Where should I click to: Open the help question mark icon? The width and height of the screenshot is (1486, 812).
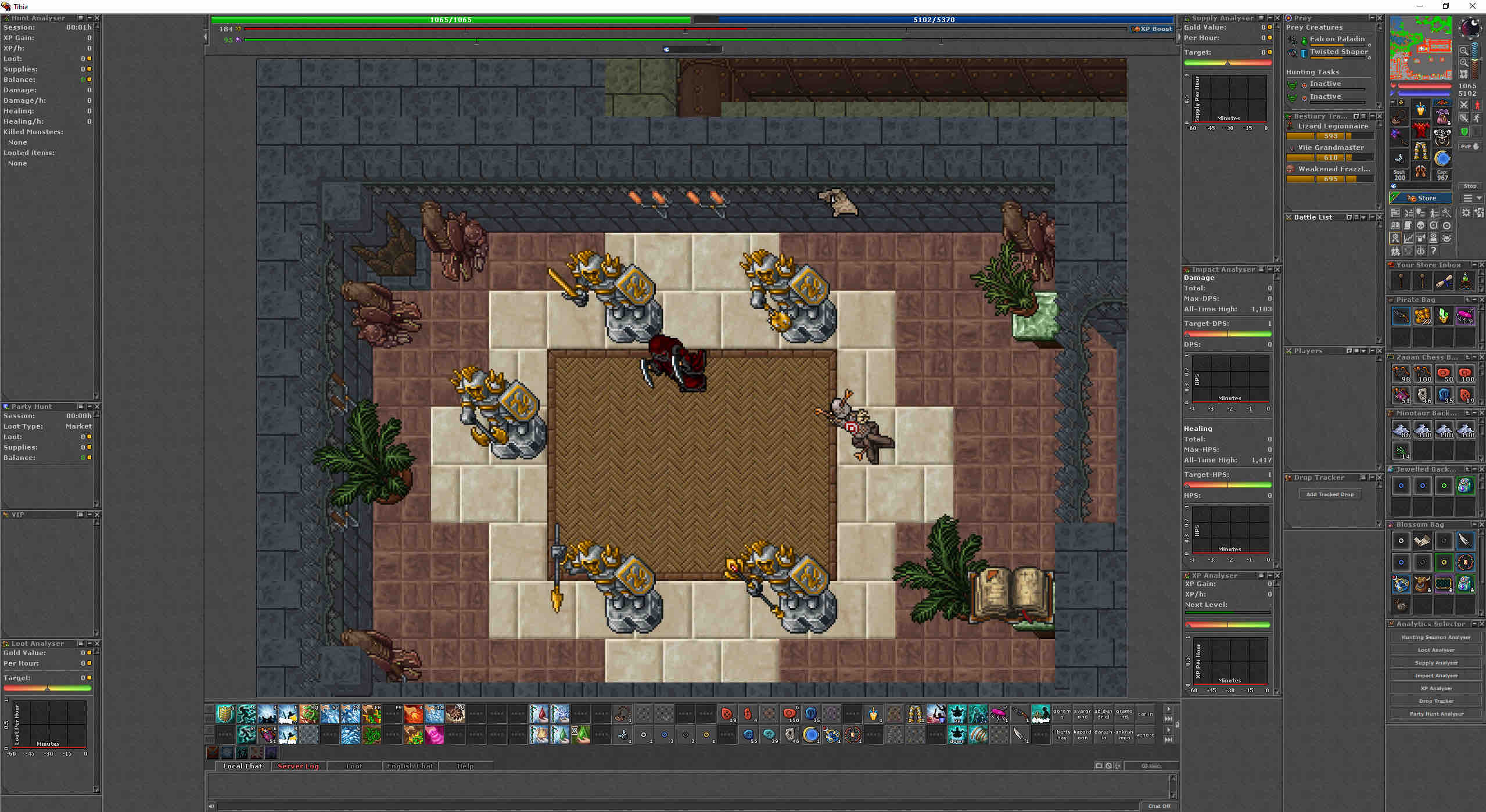pyautogui.click(x=1433, y=251)
